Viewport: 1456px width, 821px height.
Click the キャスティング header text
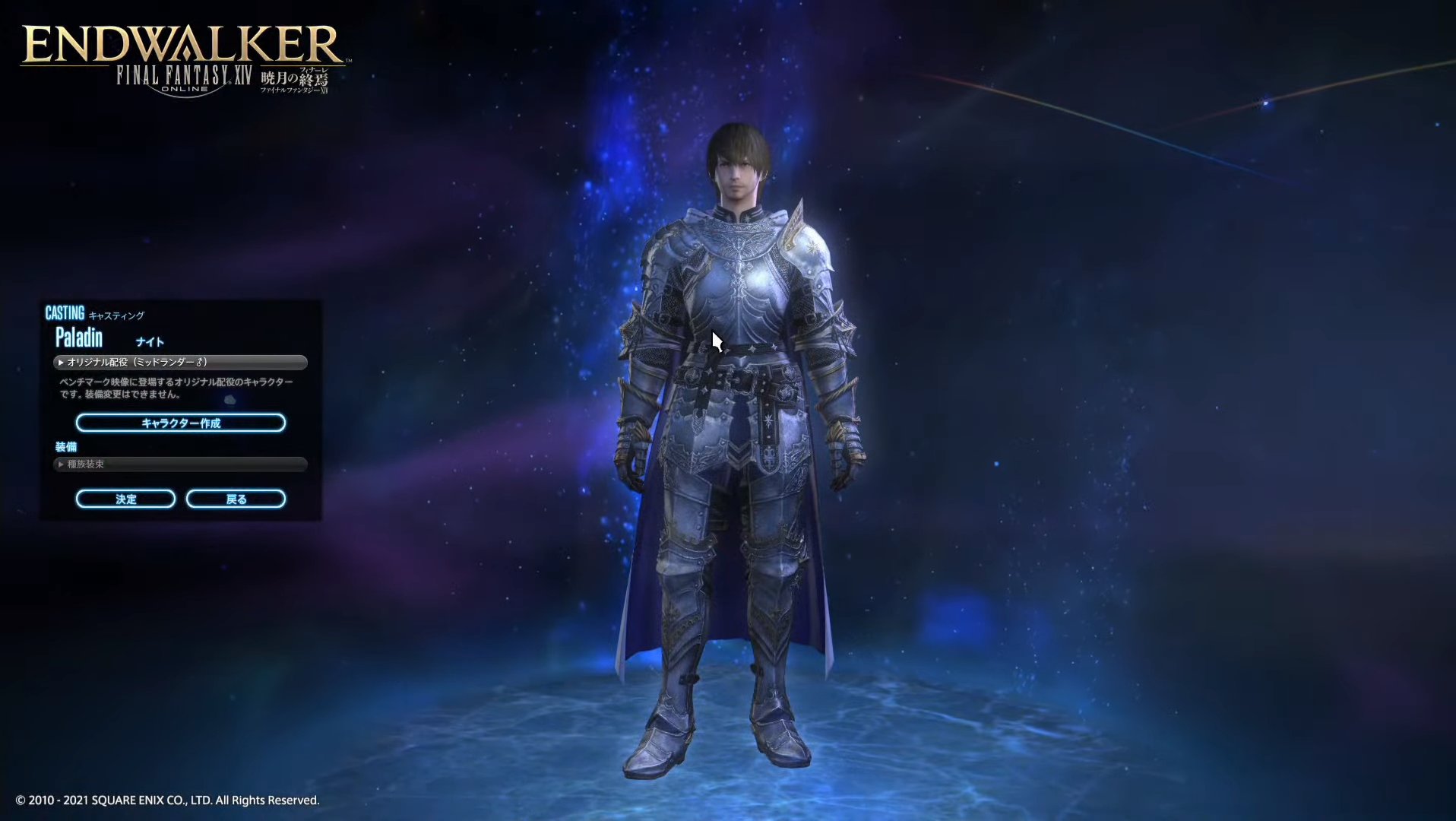[x=118, y=315]
